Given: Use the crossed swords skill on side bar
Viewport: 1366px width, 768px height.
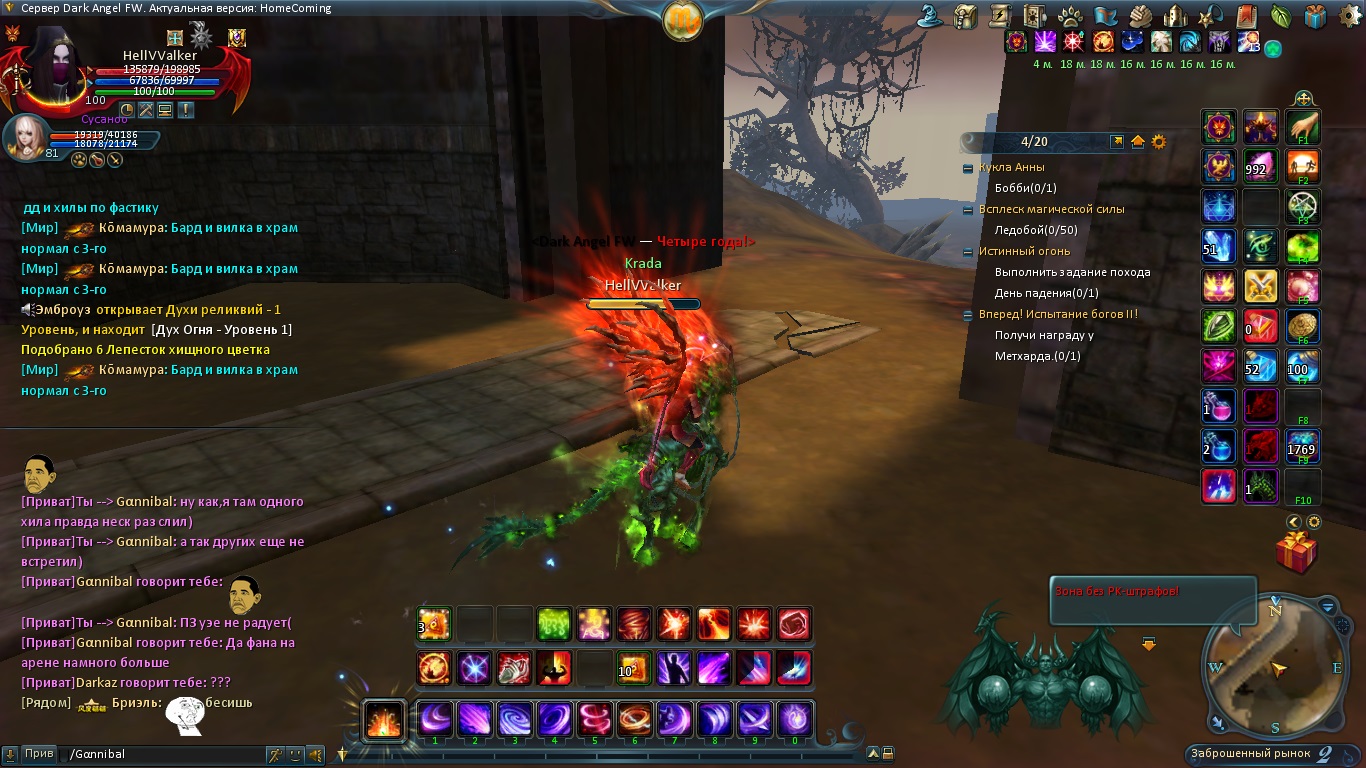Looking at the screenshot, I should 1260,287.
